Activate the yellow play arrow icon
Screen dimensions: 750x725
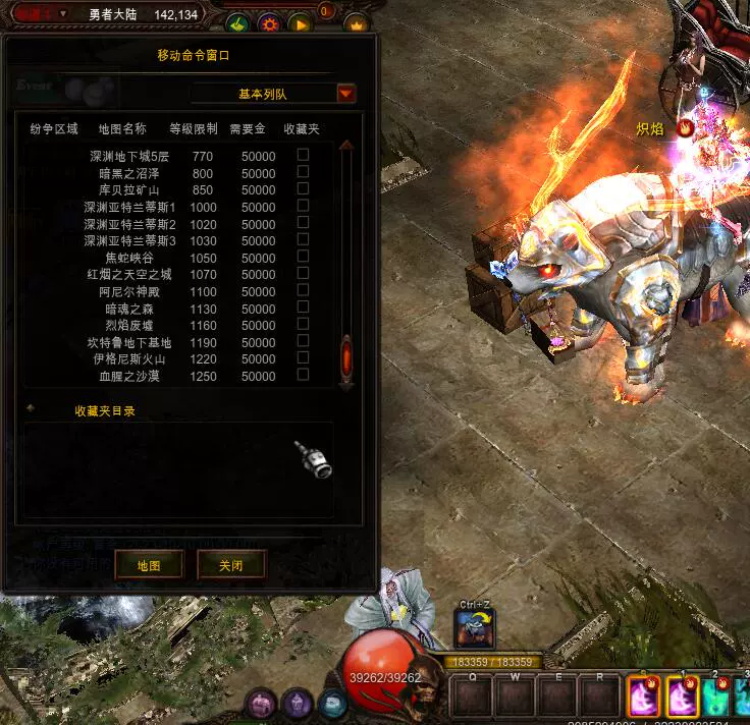click(299, 23)
